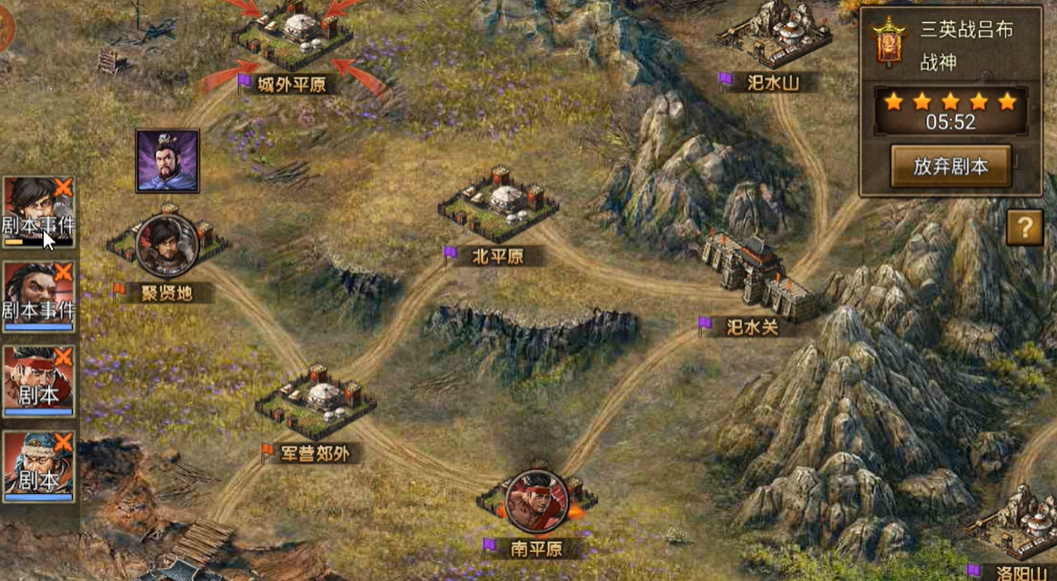Viewport: 1057px width, 581px height.
Task: Open the purple-framed general portrait
Action: pos(167,160)
